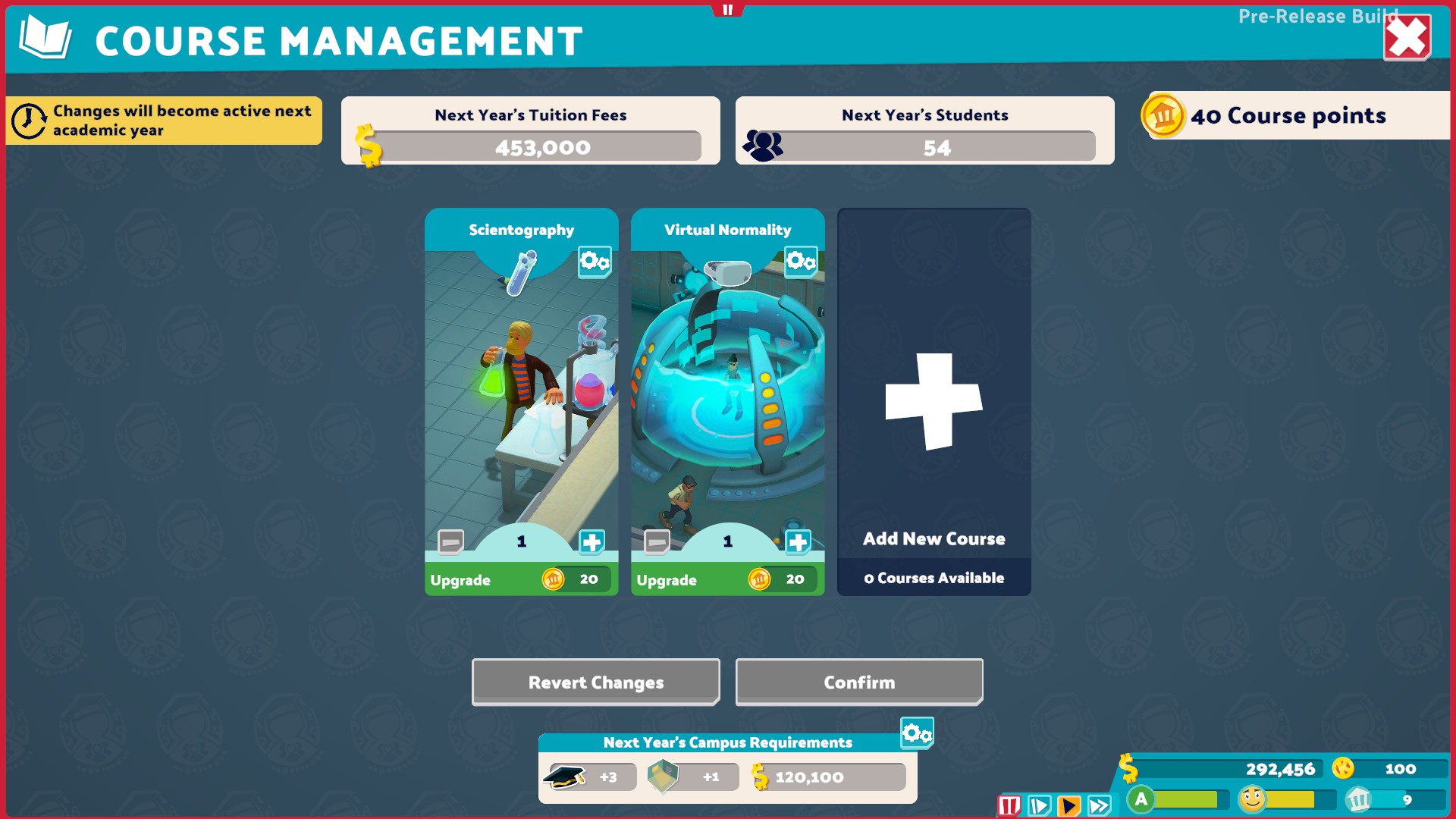This screenshot has width=1456, height=819.
Task: Click the Course points coin icon
Action: pos(1162,116)
